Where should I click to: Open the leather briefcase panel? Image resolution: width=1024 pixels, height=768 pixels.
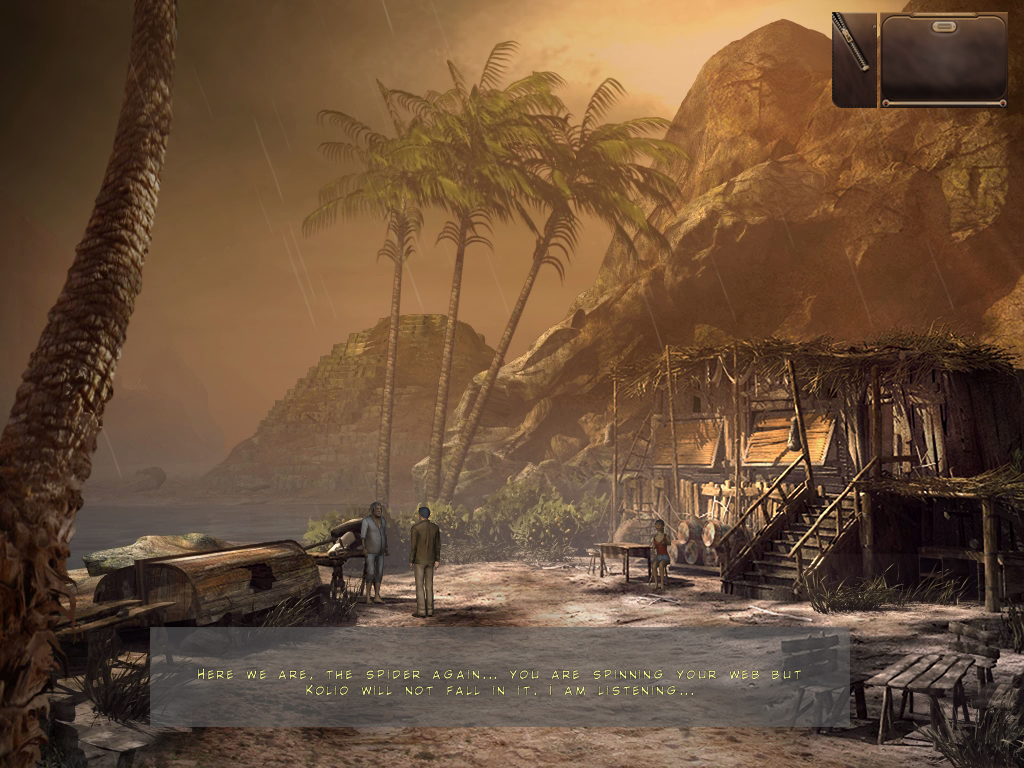[943, 59]
